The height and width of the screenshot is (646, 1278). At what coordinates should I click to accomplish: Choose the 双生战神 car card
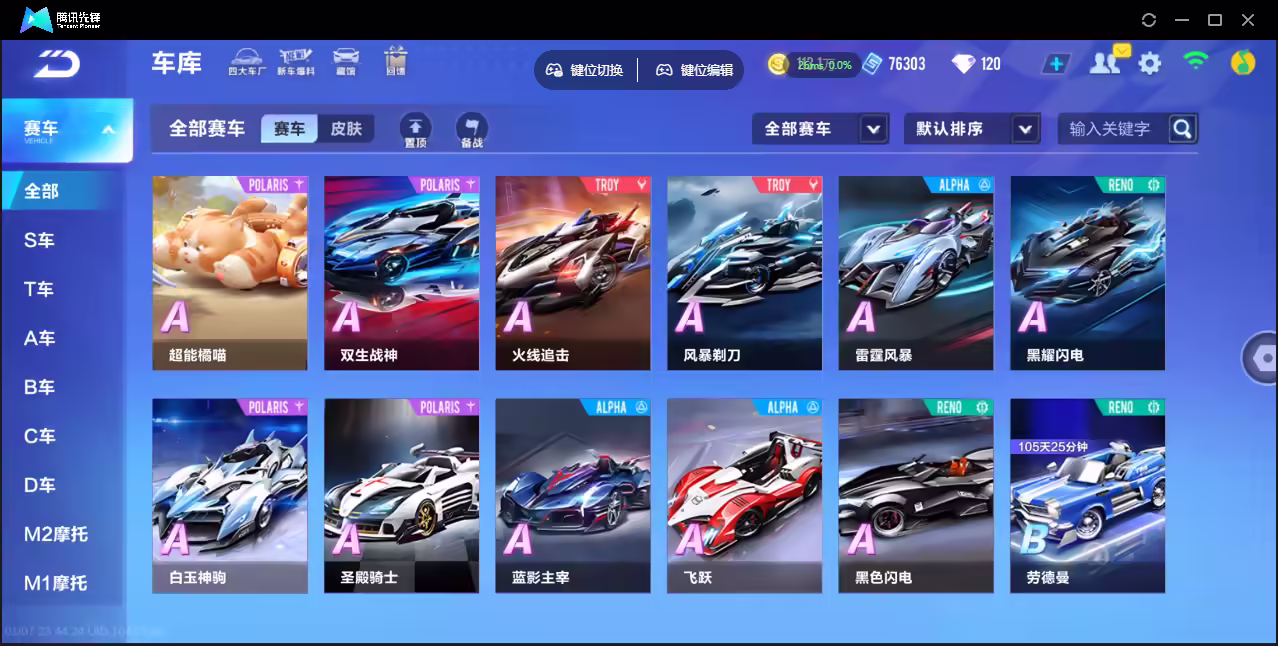pos(401,273)
